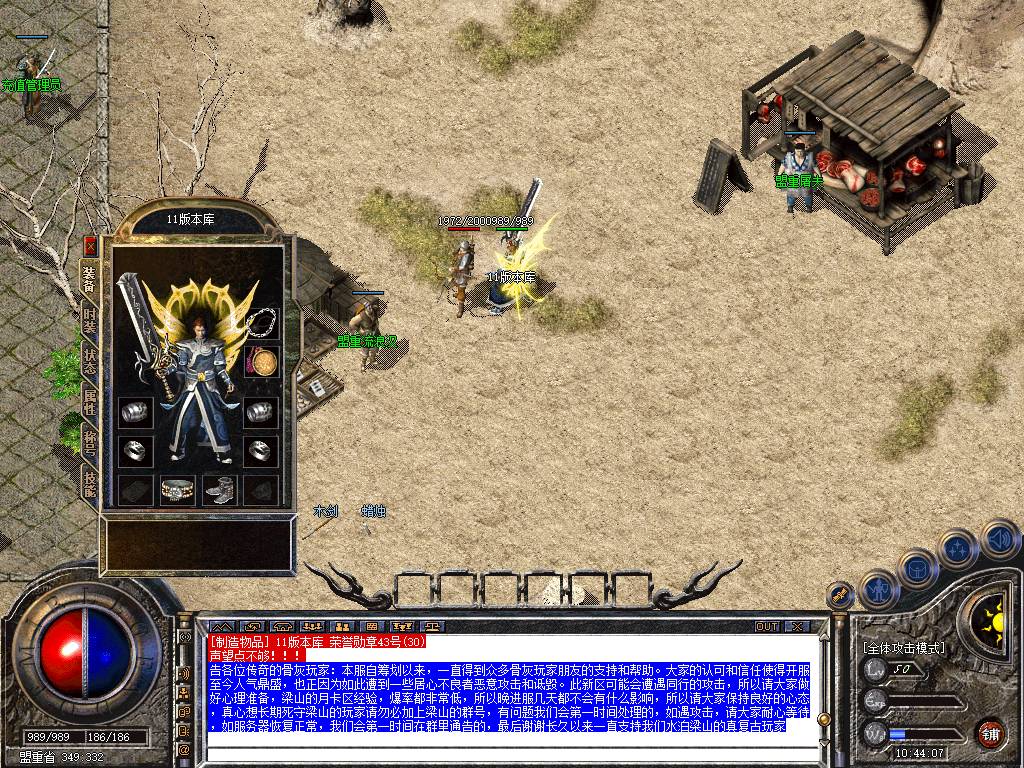The width and height of the screenshot is (1024, 768).
Task: Open the character equipment round button
Action: (x=877, y=589)
